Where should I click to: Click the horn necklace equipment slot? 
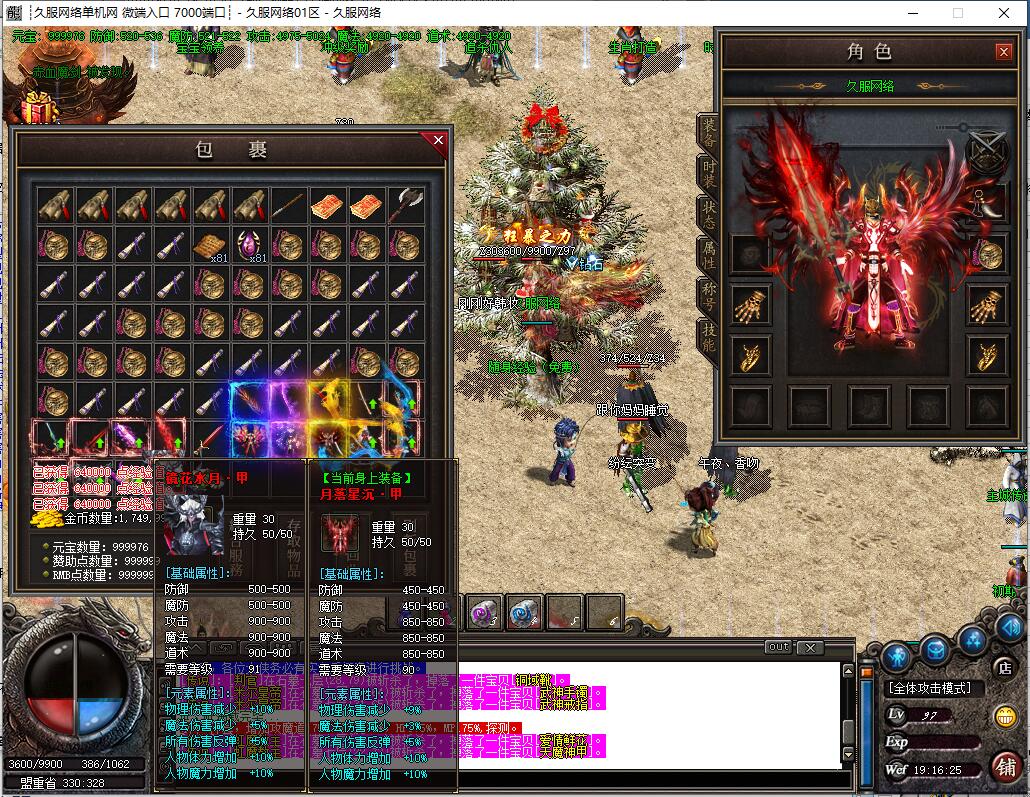point(987,201)
